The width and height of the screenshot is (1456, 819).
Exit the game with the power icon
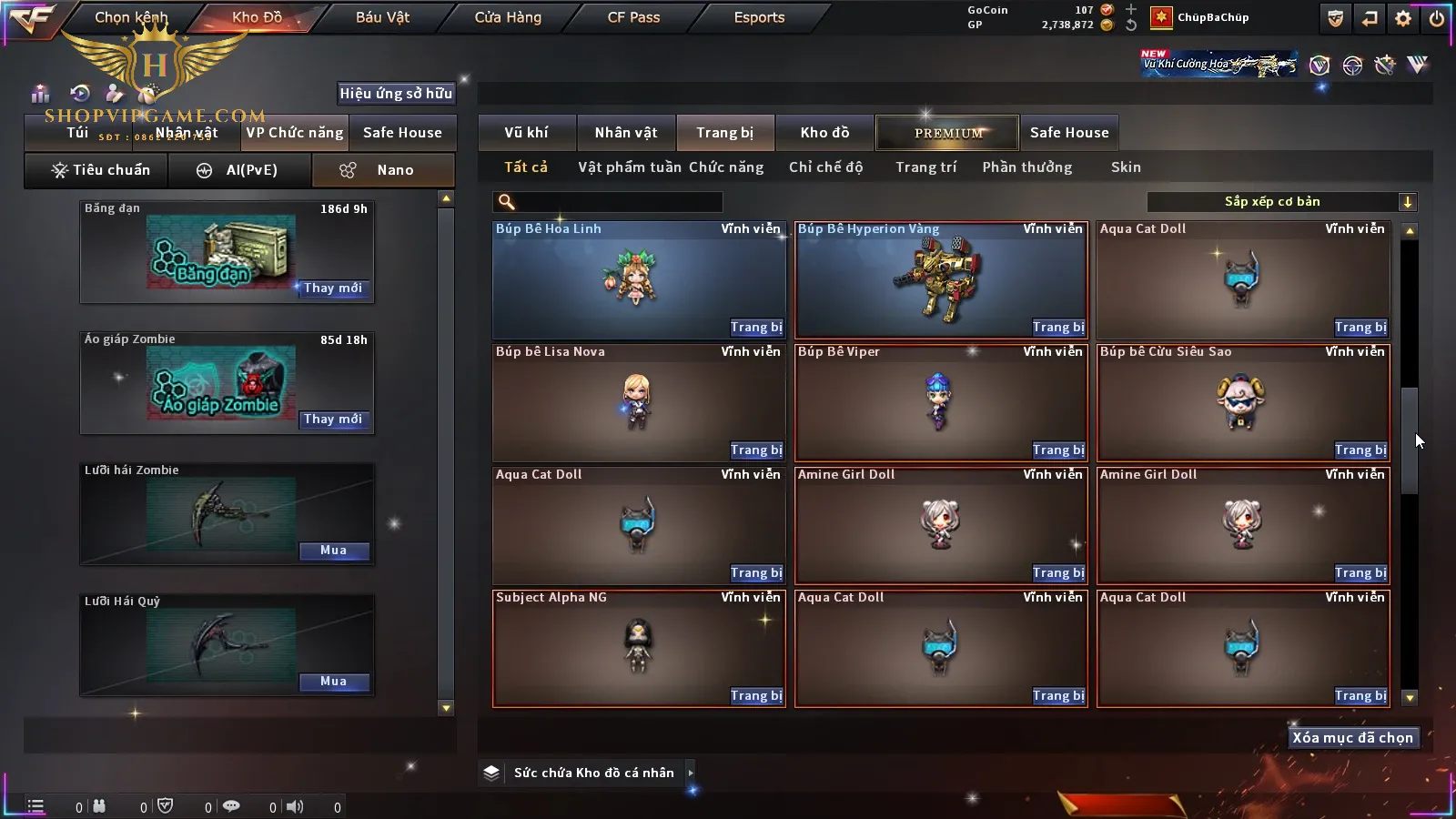1436,18
